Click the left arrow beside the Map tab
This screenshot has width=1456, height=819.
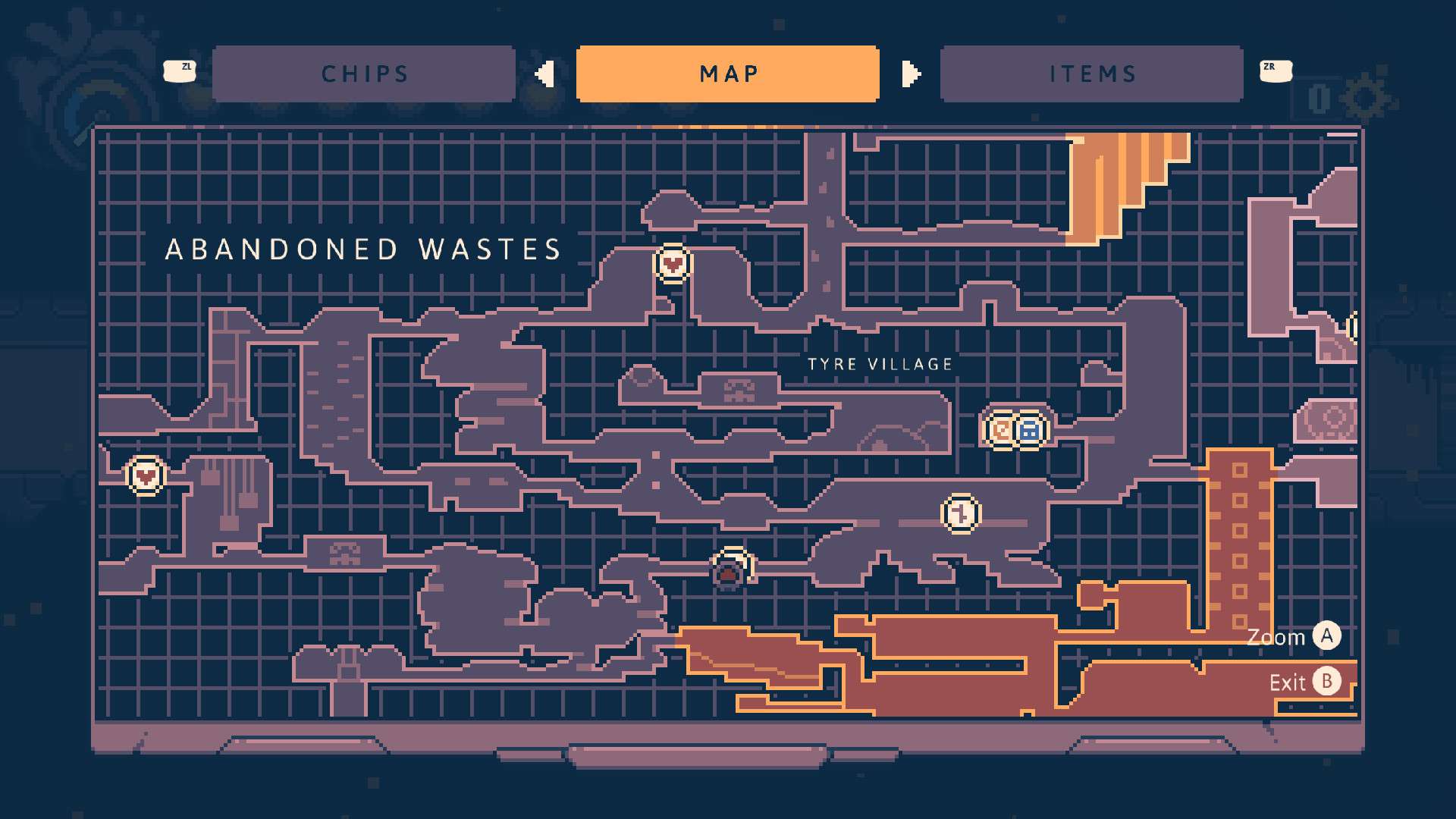[544, 74]
